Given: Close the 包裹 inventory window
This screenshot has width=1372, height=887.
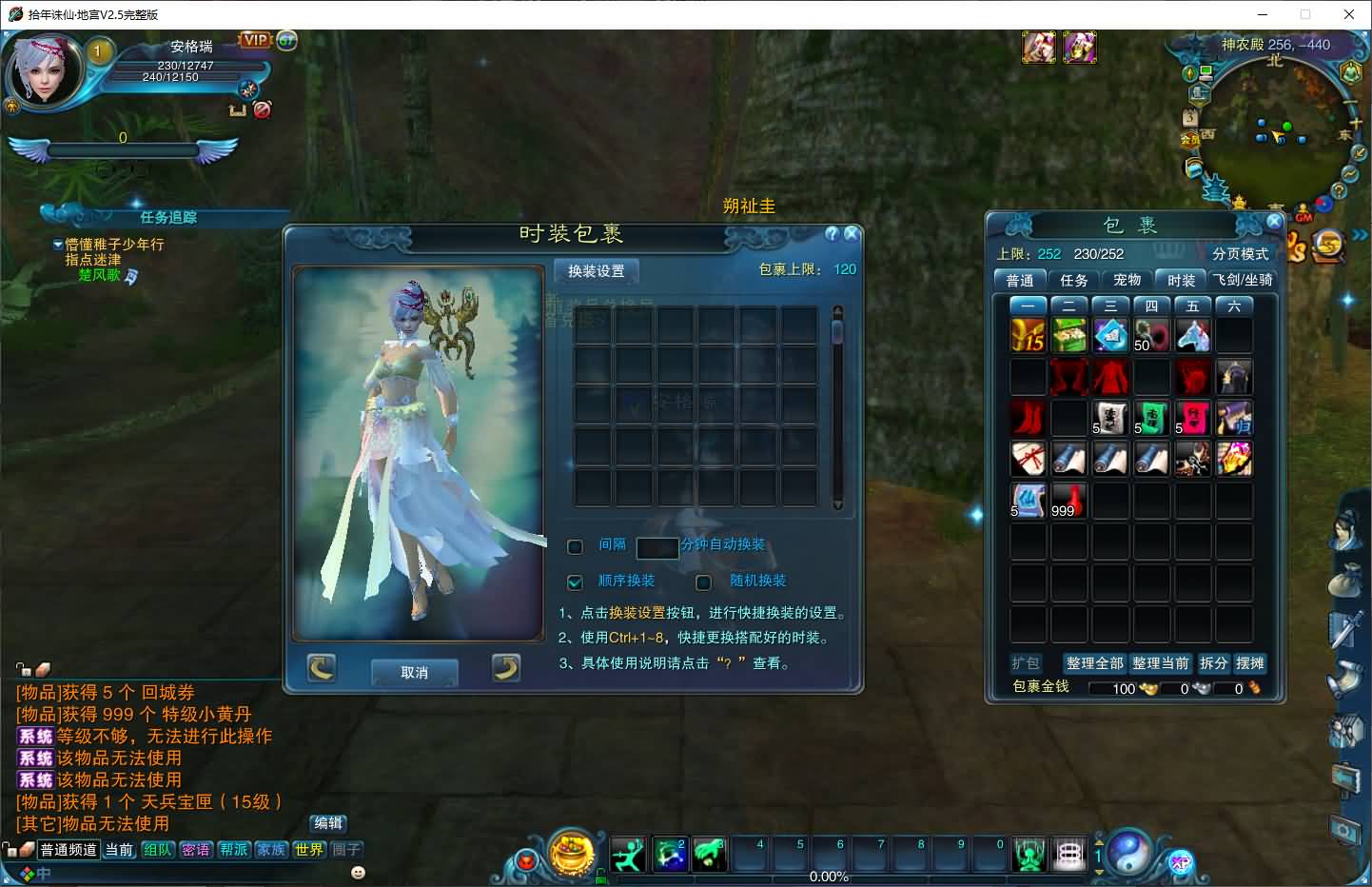Looking at the screenshot, I should (x=1274, y=221).
